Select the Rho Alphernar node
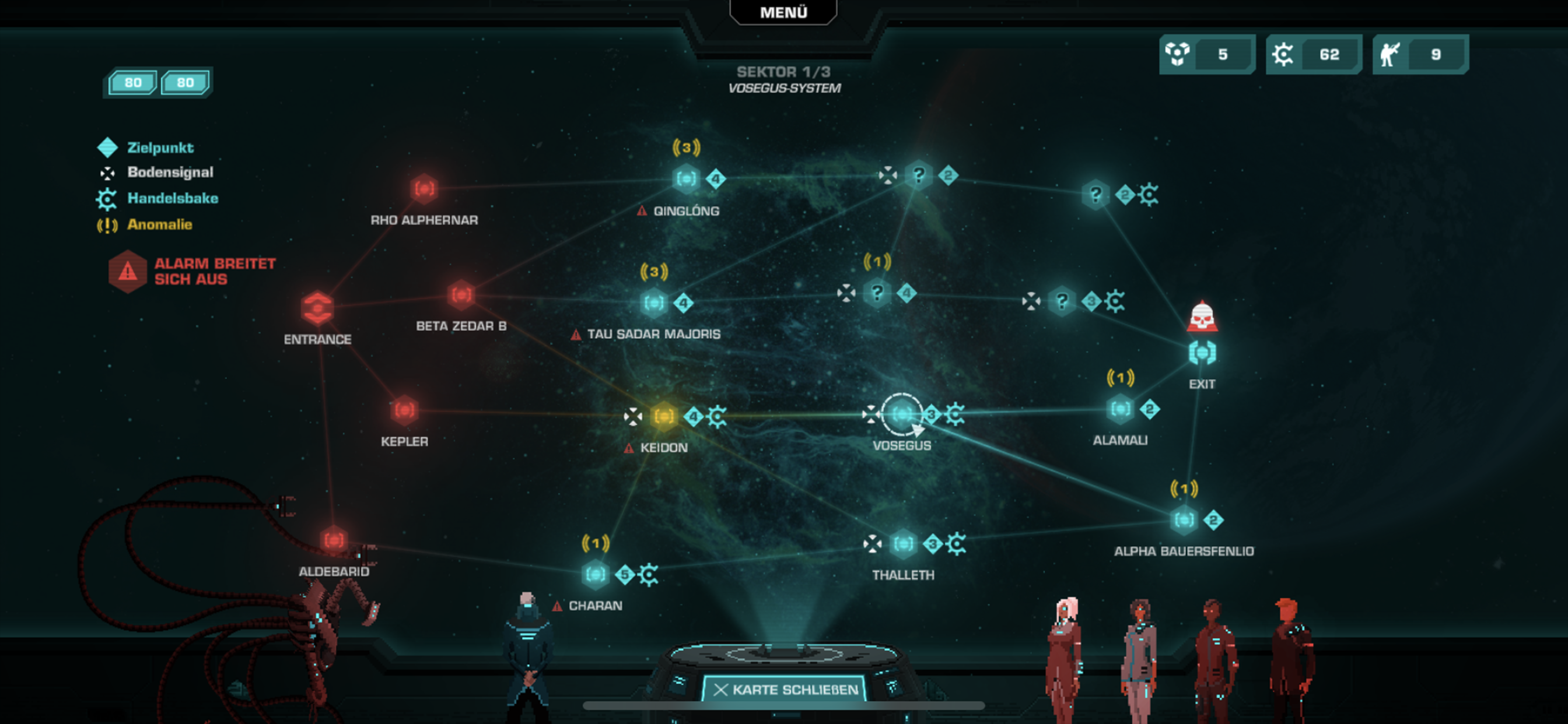This screenshot has width=1568, height=724. click(423, 189)
